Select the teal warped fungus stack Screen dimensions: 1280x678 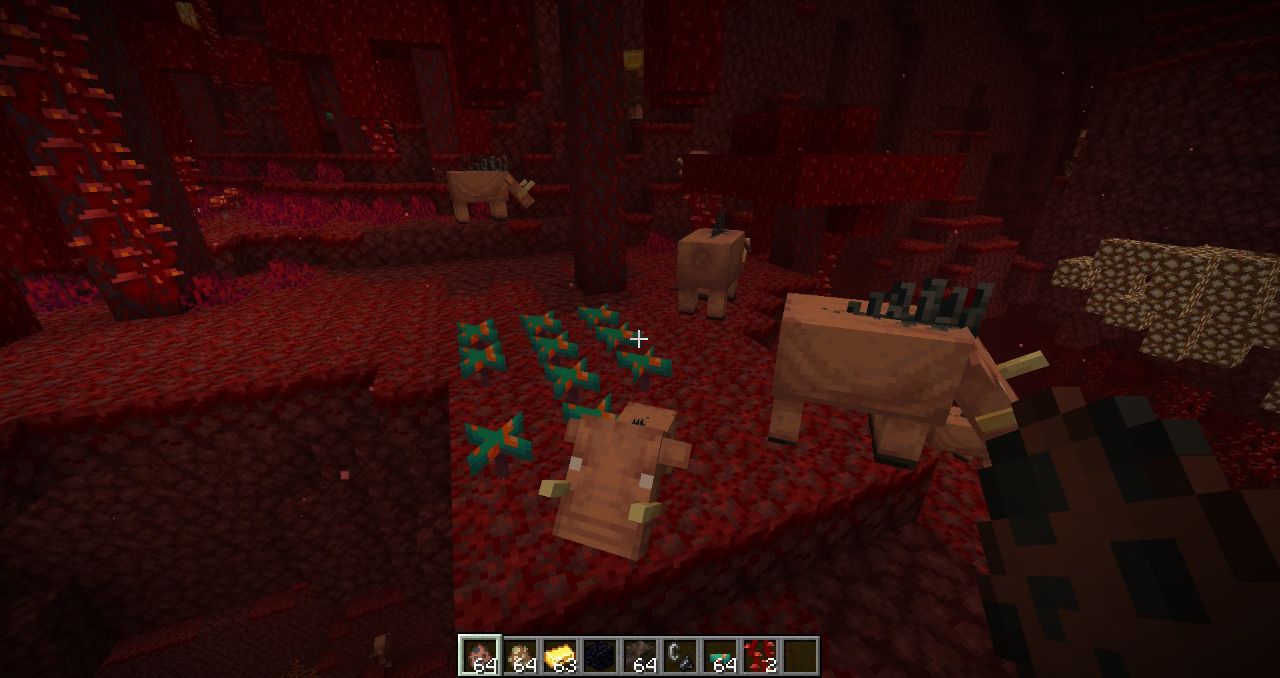pos(719,656)
